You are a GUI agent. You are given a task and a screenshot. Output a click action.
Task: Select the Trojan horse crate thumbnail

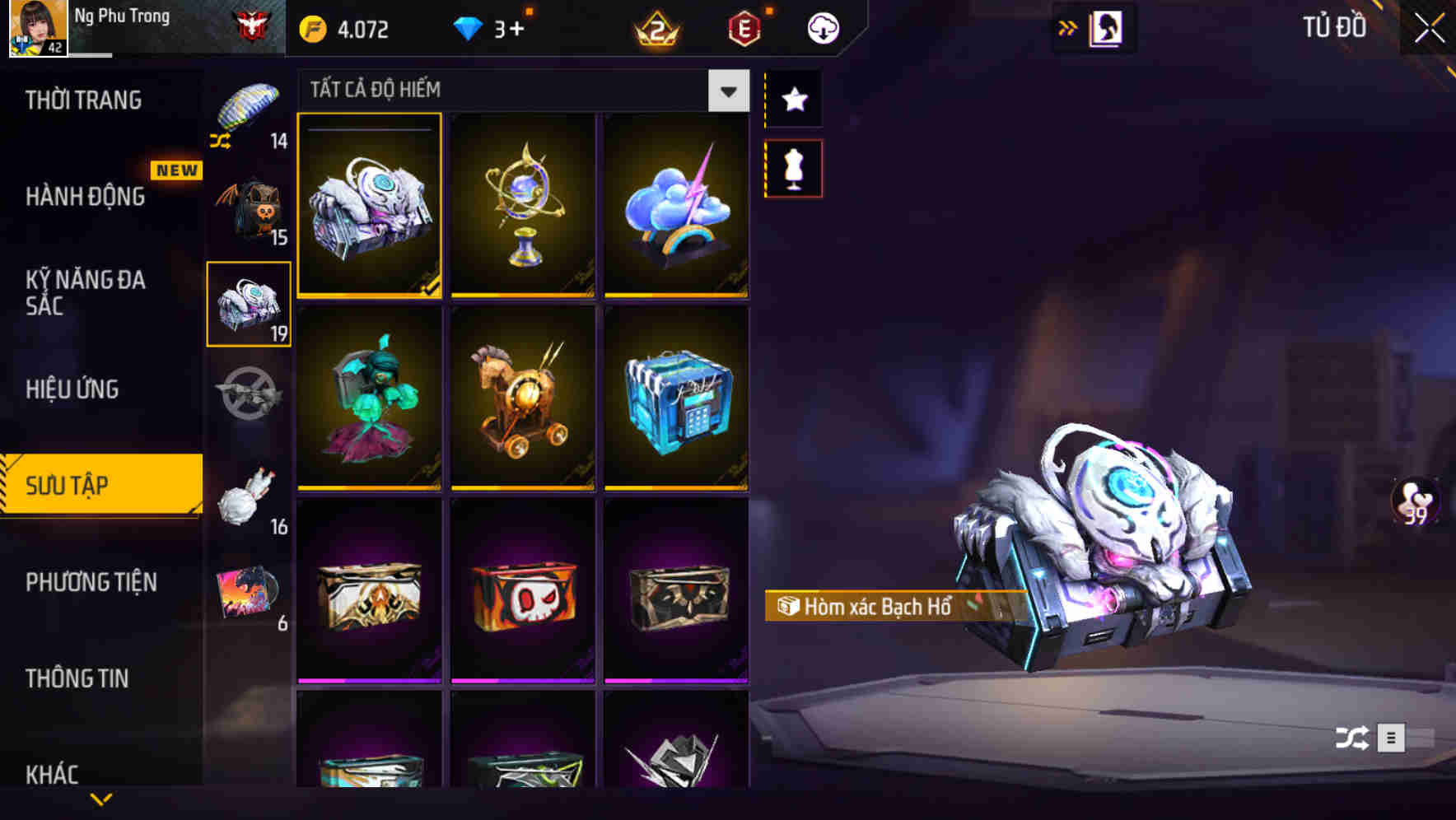[523, 398]
